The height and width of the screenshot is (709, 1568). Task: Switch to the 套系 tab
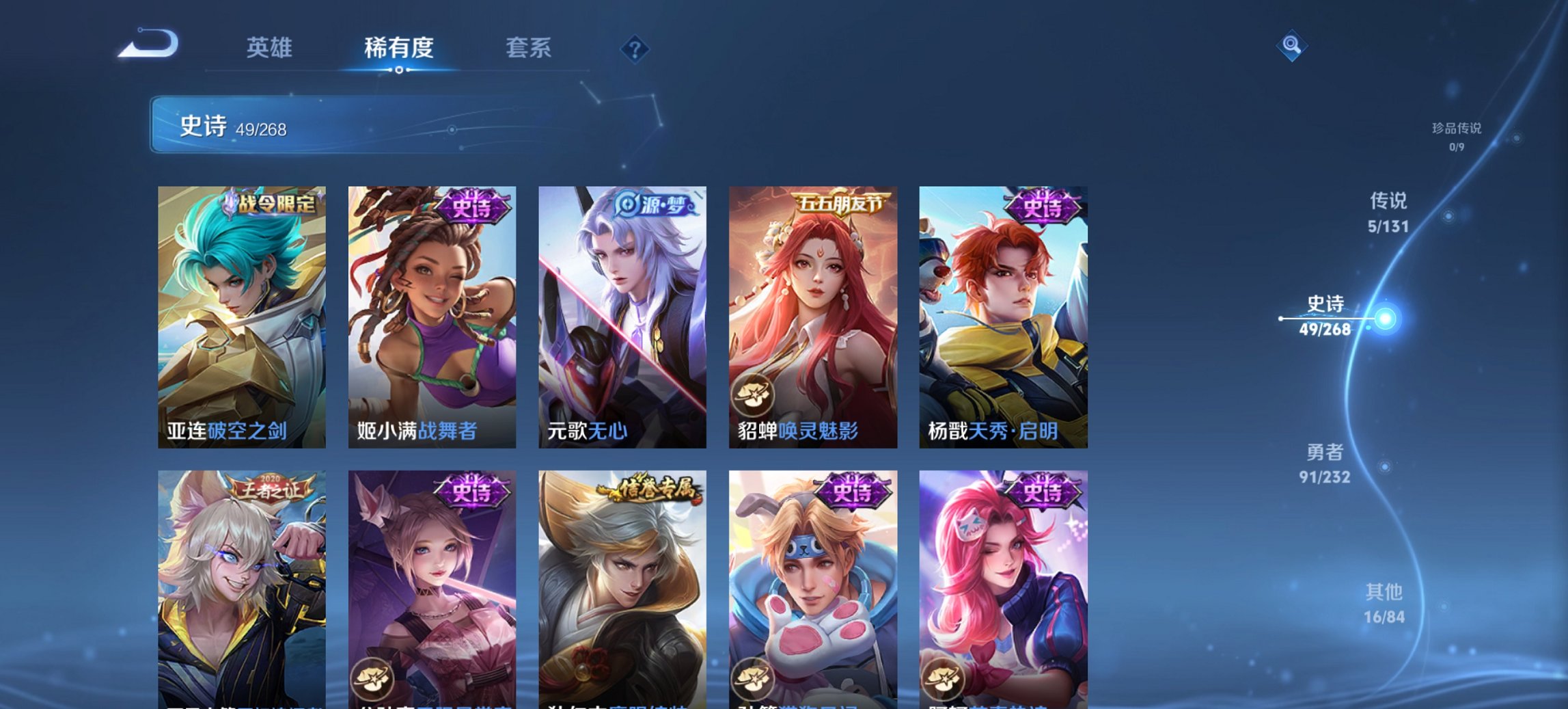(529, 48)
